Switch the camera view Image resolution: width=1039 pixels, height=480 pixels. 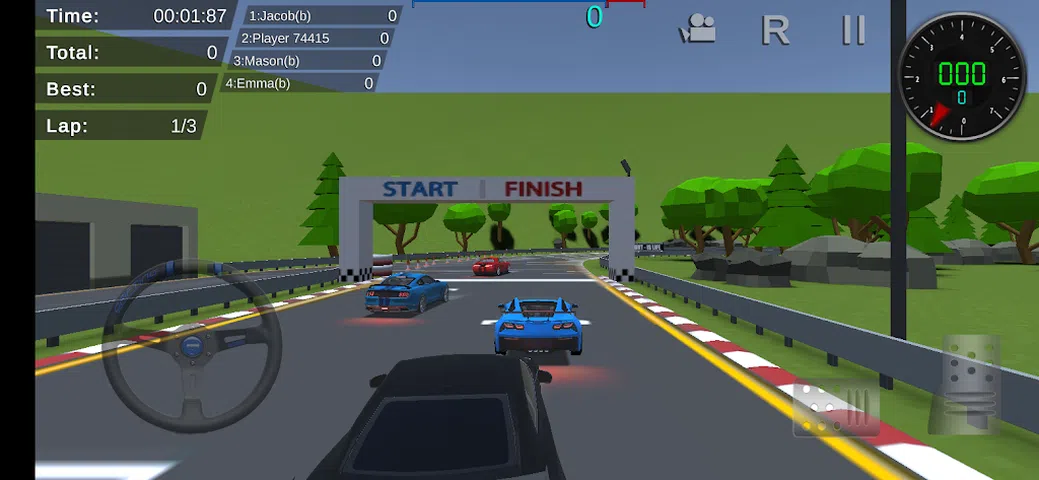coord(697,30)
